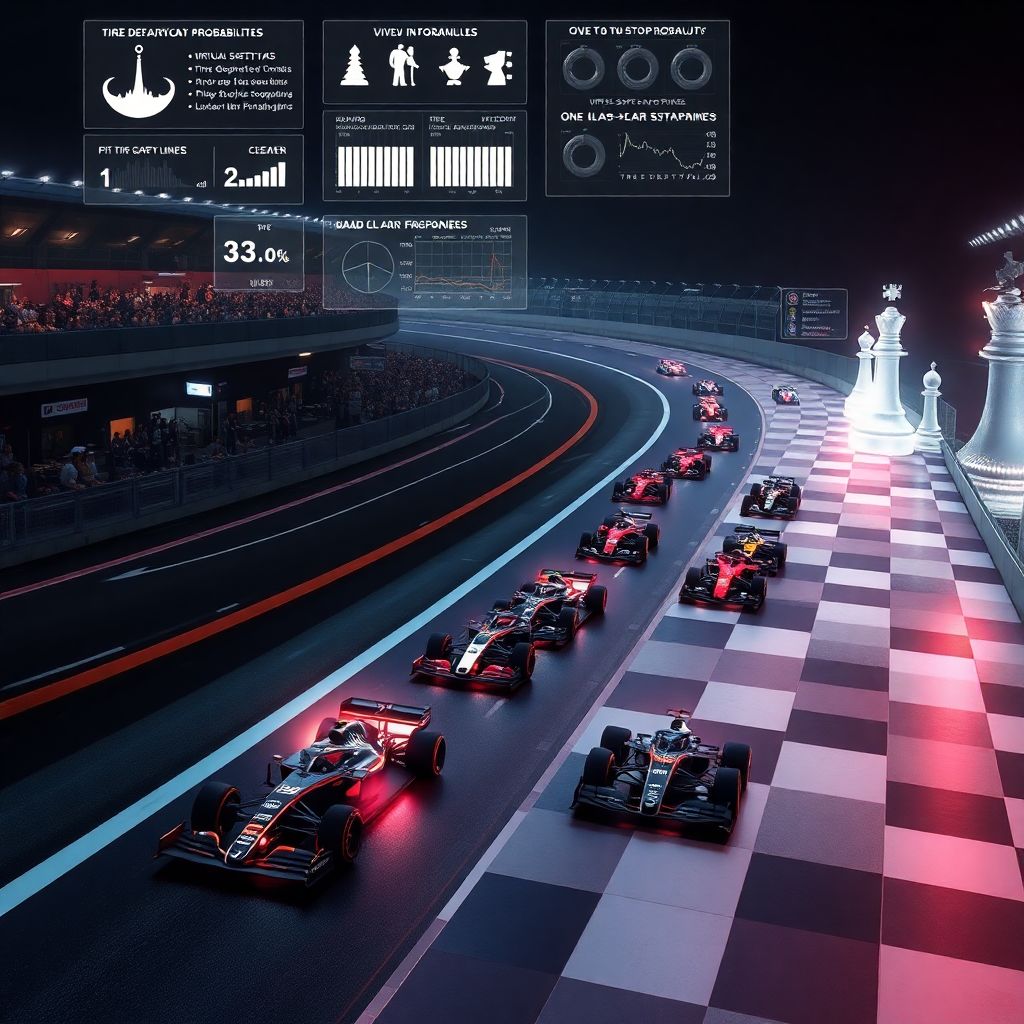Select option 1 in the pit lines panel
Screen dimensions: 1024x1024
105,178
